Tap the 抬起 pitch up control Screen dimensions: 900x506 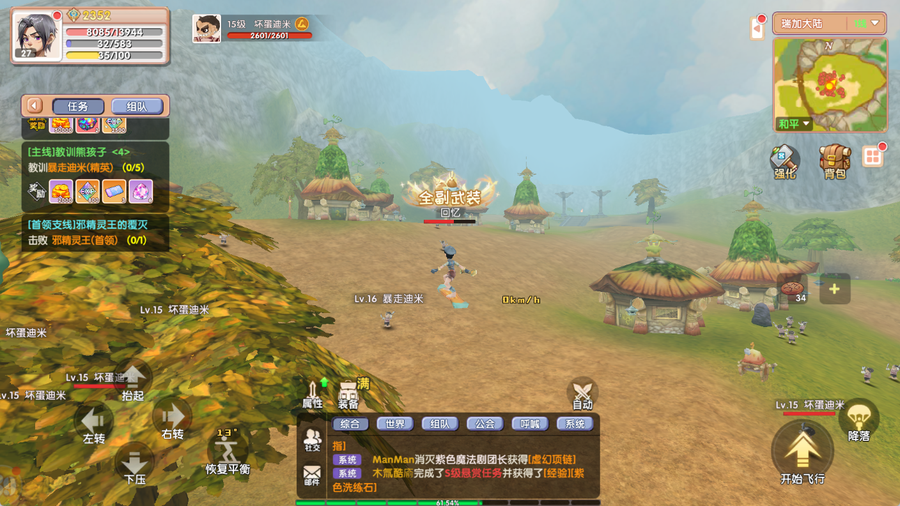[x=132, y=380]
